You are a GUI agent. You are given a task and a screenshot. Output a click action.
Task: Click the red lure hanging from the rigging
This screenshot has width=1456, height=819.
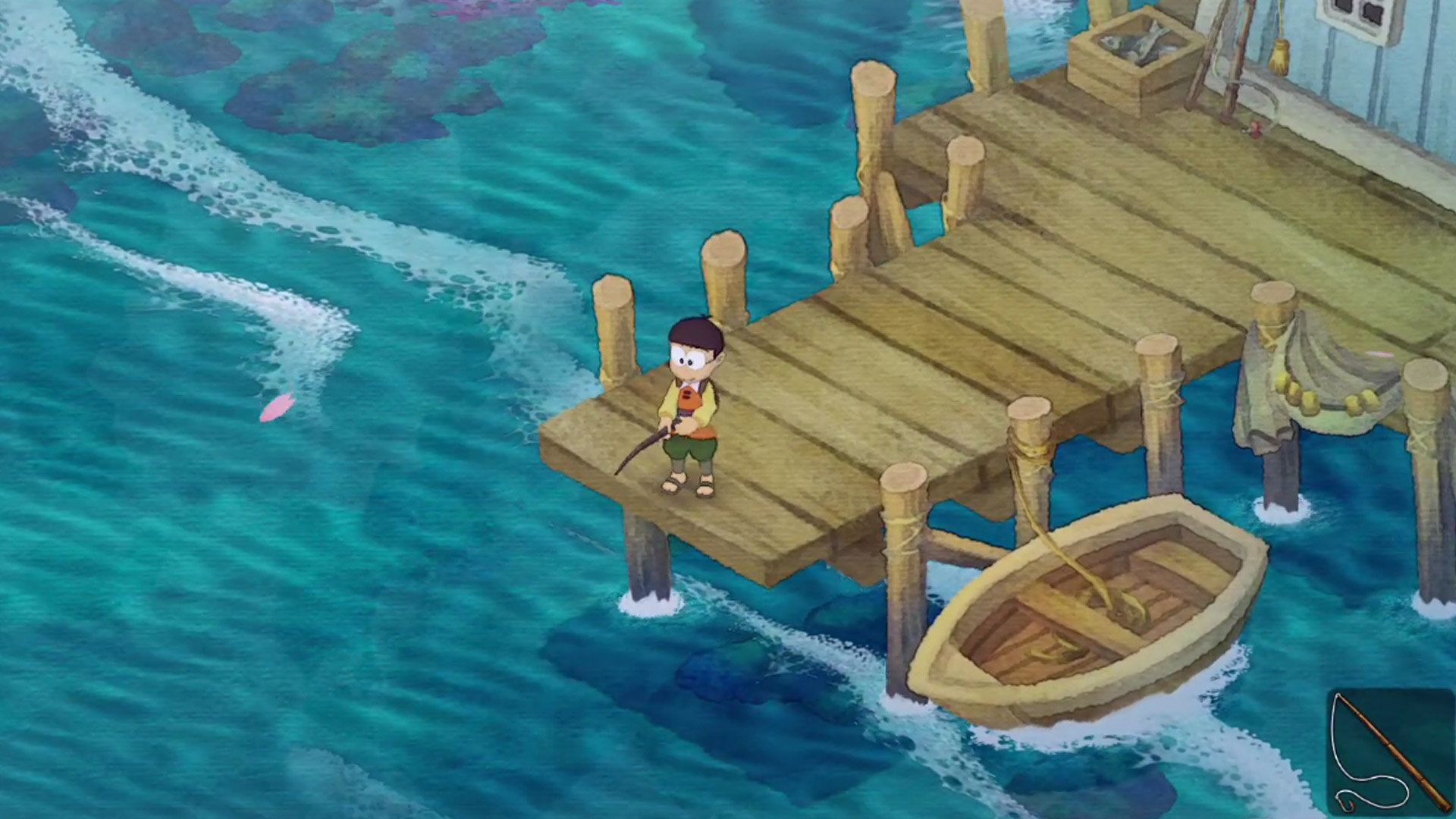coord(1255,129)
